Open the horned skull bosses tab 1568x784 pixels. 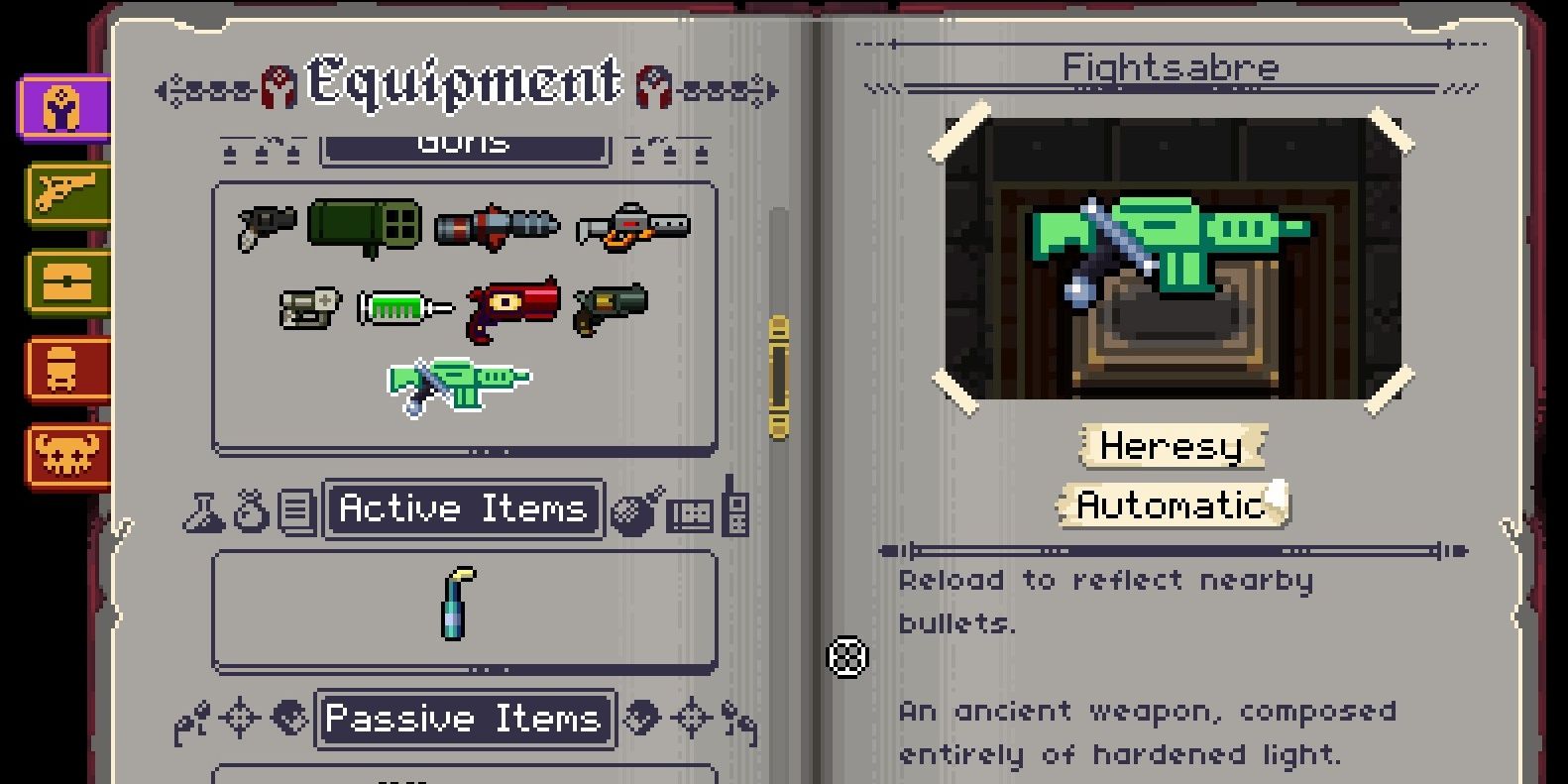coord(66,456)
